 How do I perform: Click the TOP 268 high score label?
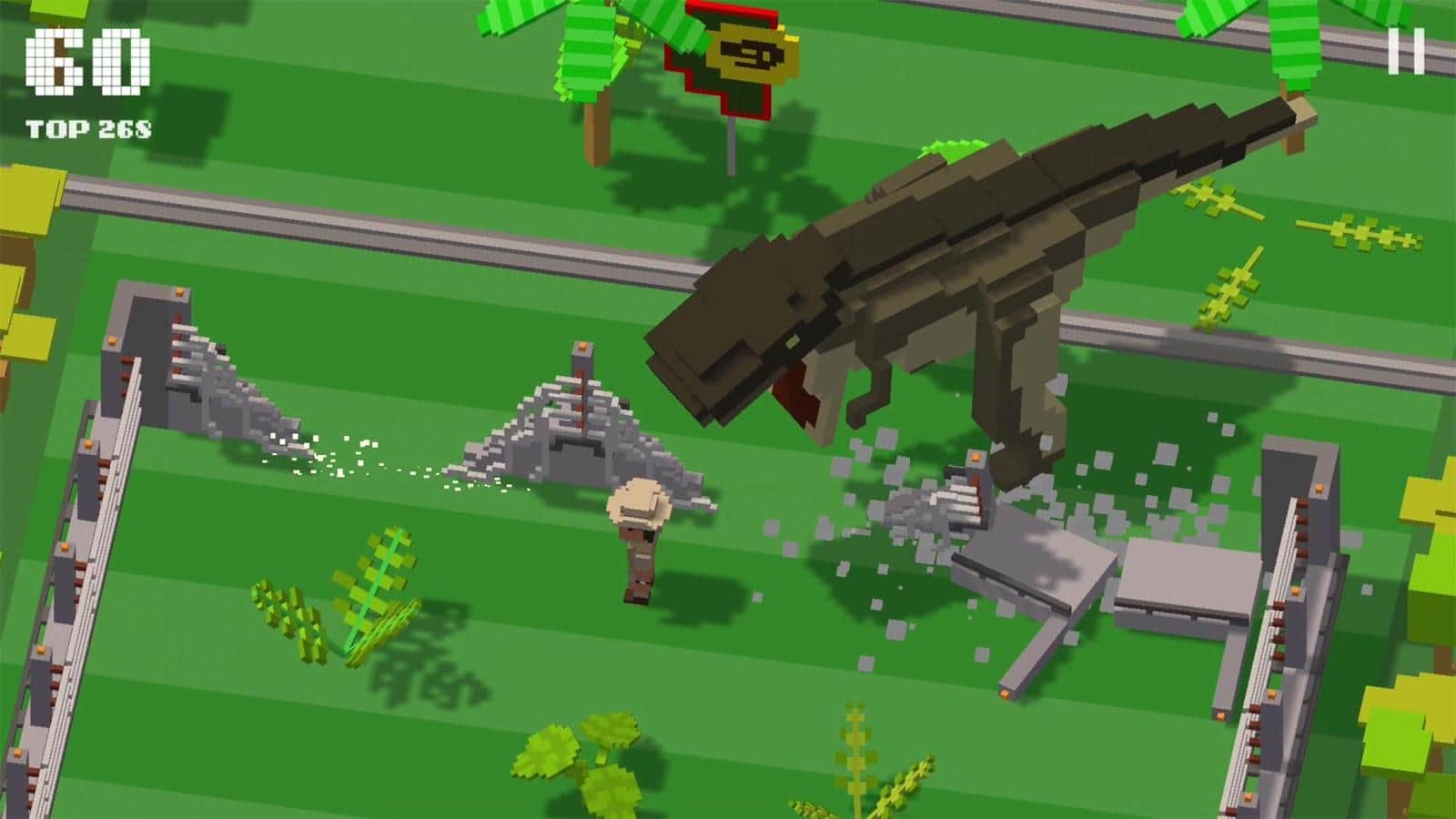91,127
